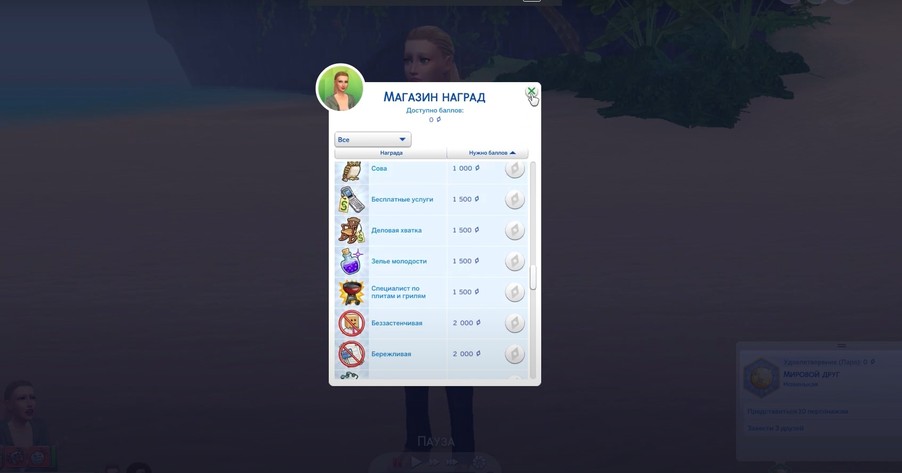
Task: Sort by the Нужно баллов column
Action: (x=491, y=153)
